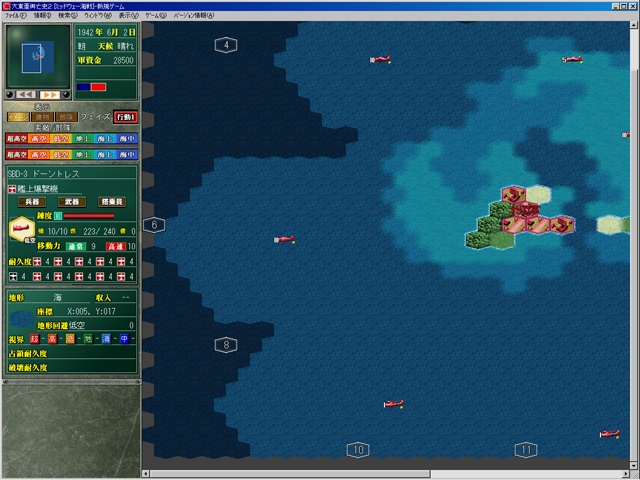The height and width of the screenshot is (480, 640).
Task: Toggle the 部隊 display button
Action: tap(67, 117)
